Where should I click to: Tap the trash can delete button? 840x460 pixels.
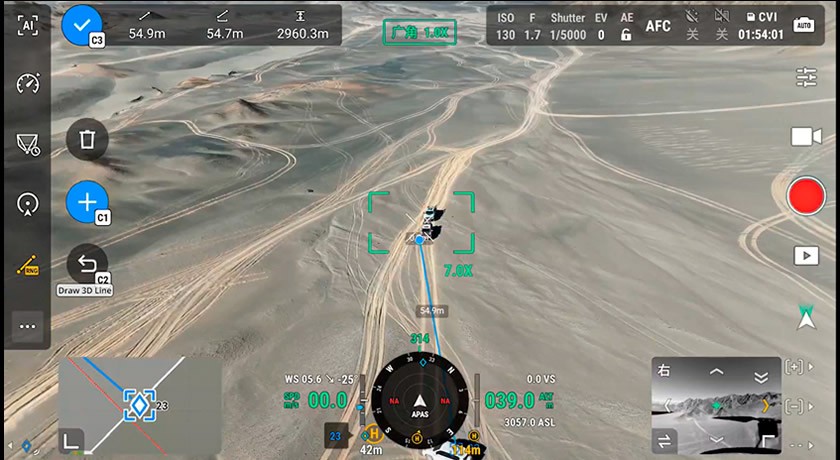pyautogui.click(x=87, y=139)
